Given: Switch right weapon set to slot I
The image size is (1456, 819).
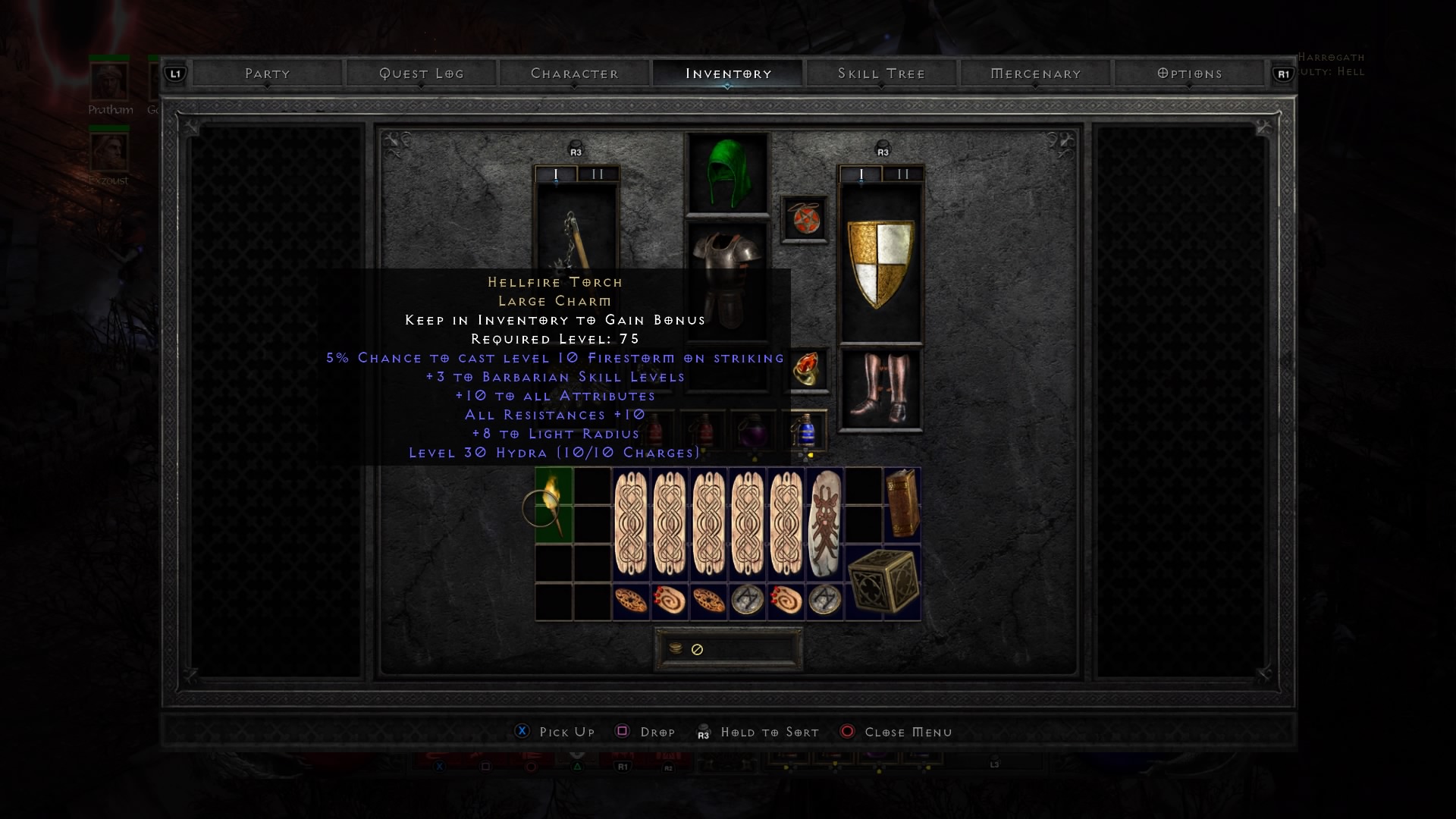Looking at the screenshot, I should [x=860, y=174].
